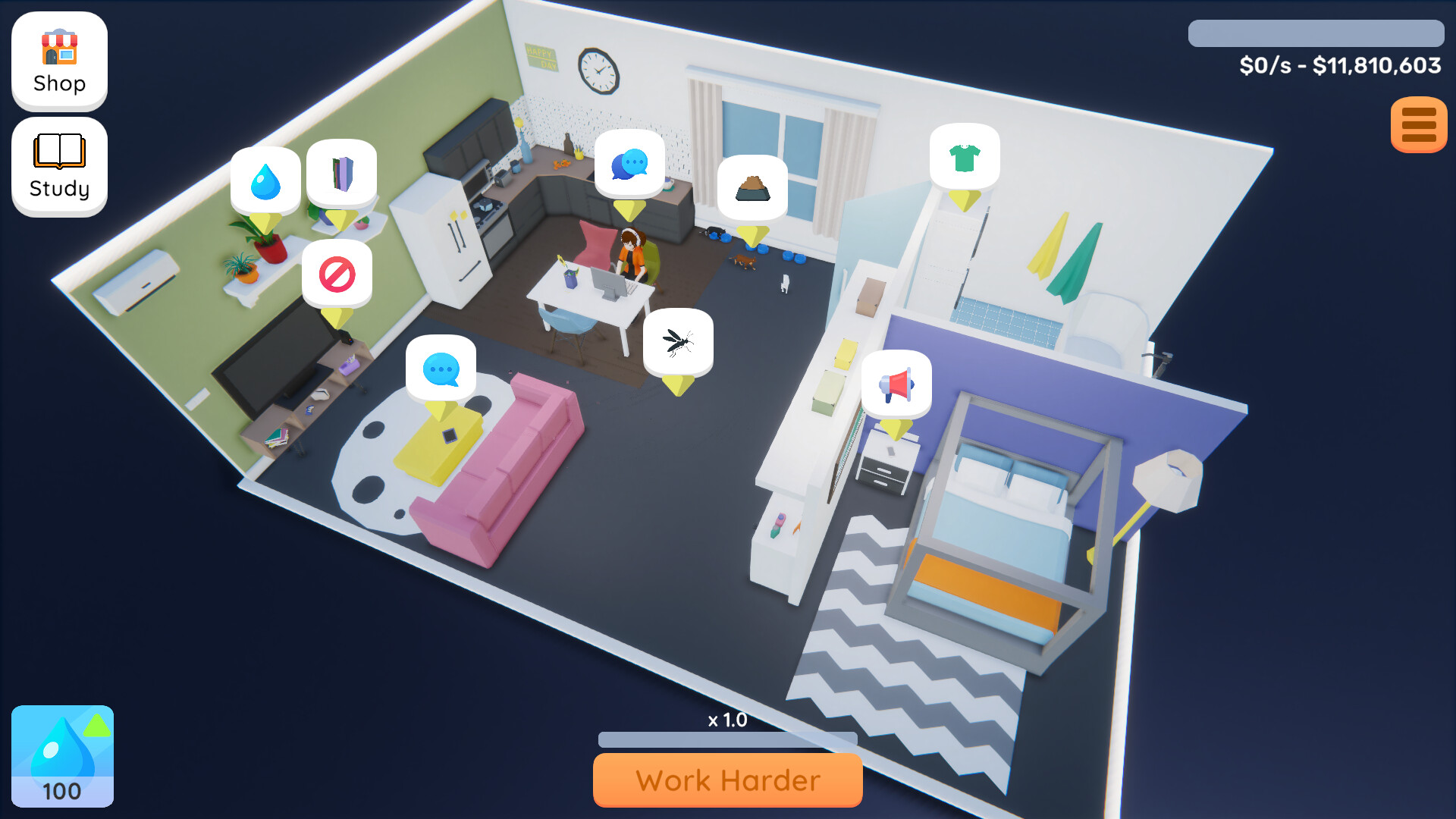Click the mosquito bubble near the desk
This screenshot has height=819, width=1456.
[679, 342]
